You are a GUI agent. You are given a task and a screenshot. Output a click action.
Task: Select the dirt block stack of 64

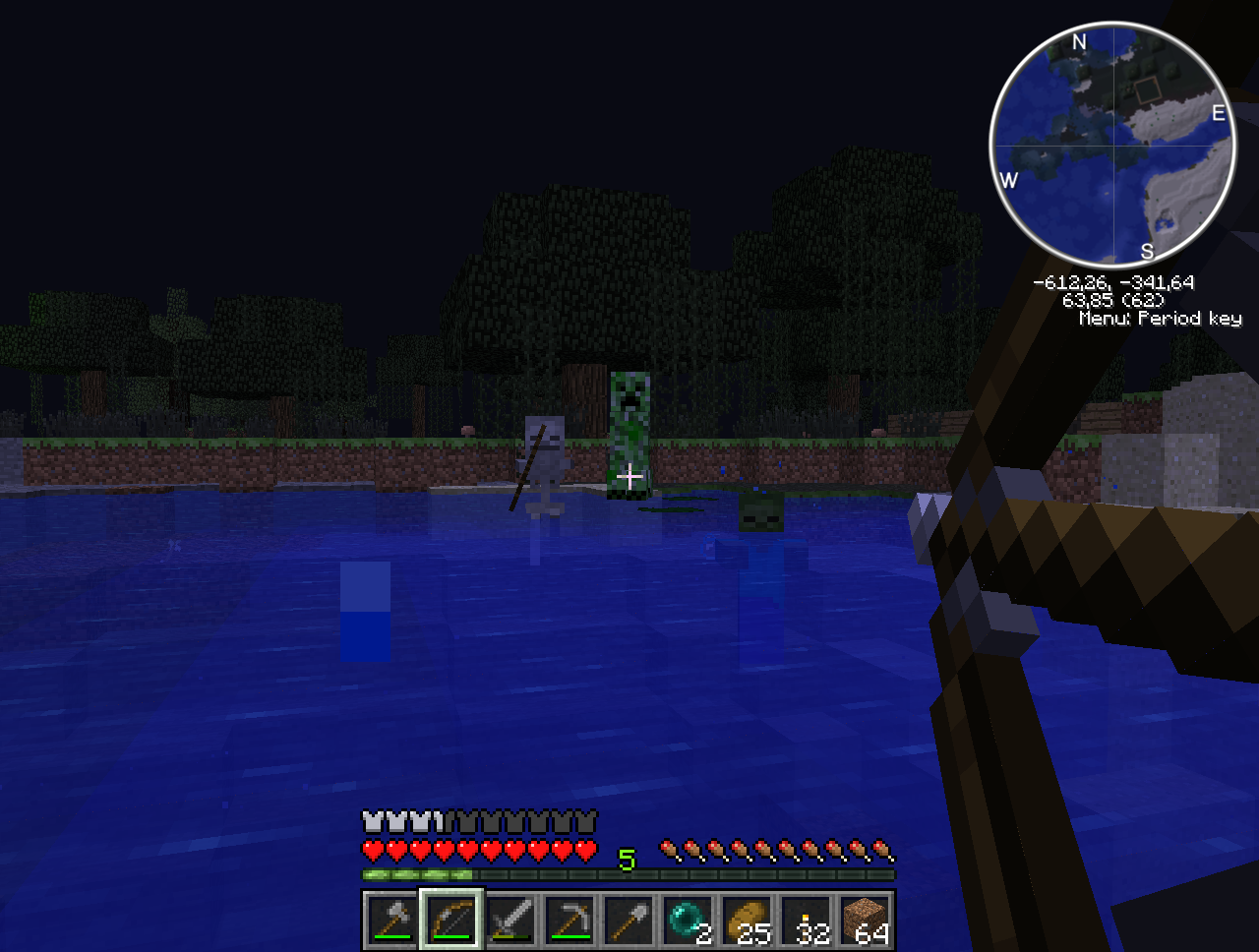[x=865, y=921]
